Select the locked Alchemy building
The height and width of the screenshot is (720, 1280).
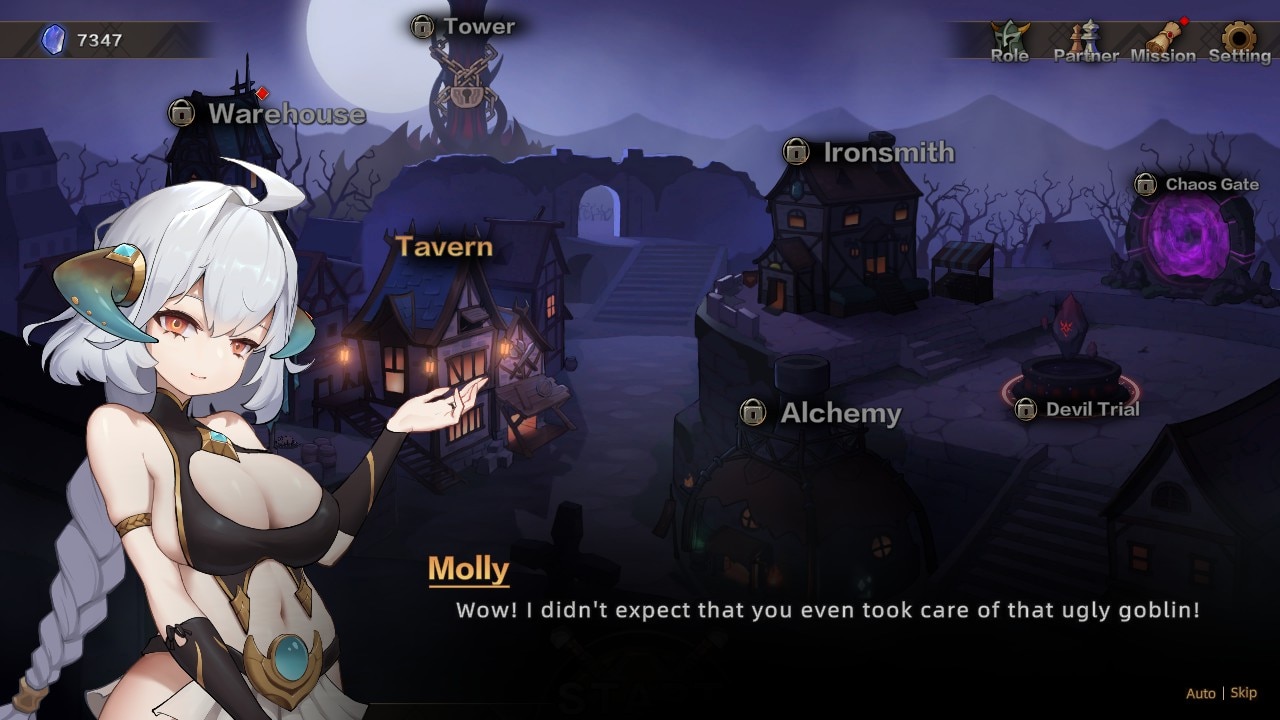click(821, 412)
